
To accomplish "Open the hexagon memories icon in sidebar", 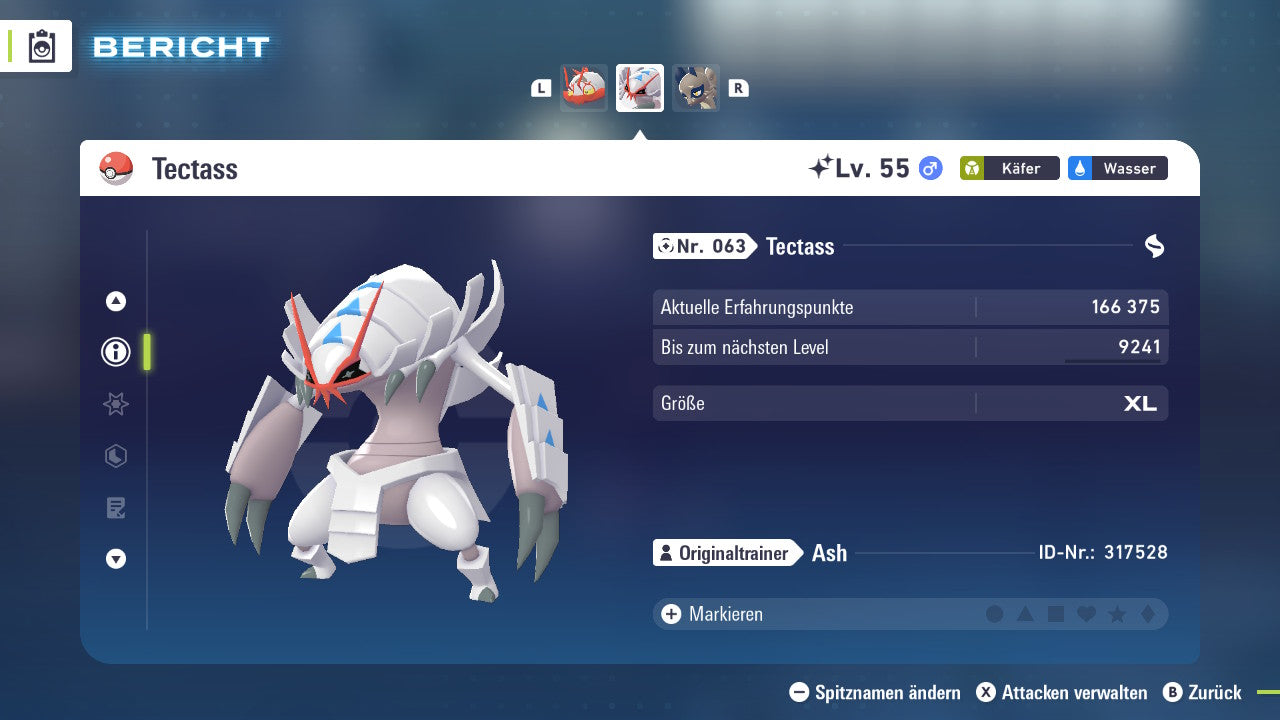I will [115, 456].
